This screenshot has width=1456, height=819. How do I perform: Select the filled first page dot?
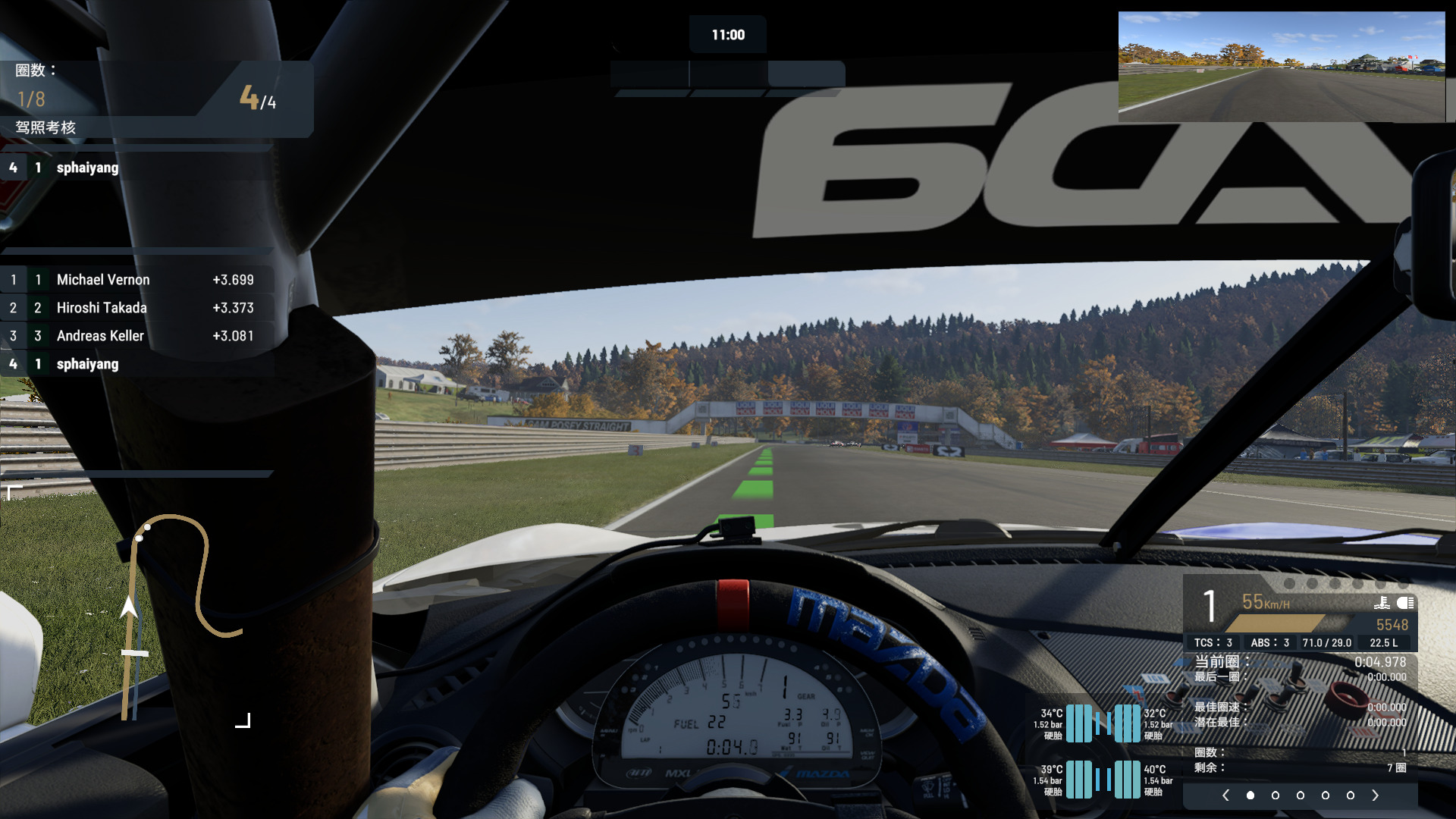click(1250, 795)
